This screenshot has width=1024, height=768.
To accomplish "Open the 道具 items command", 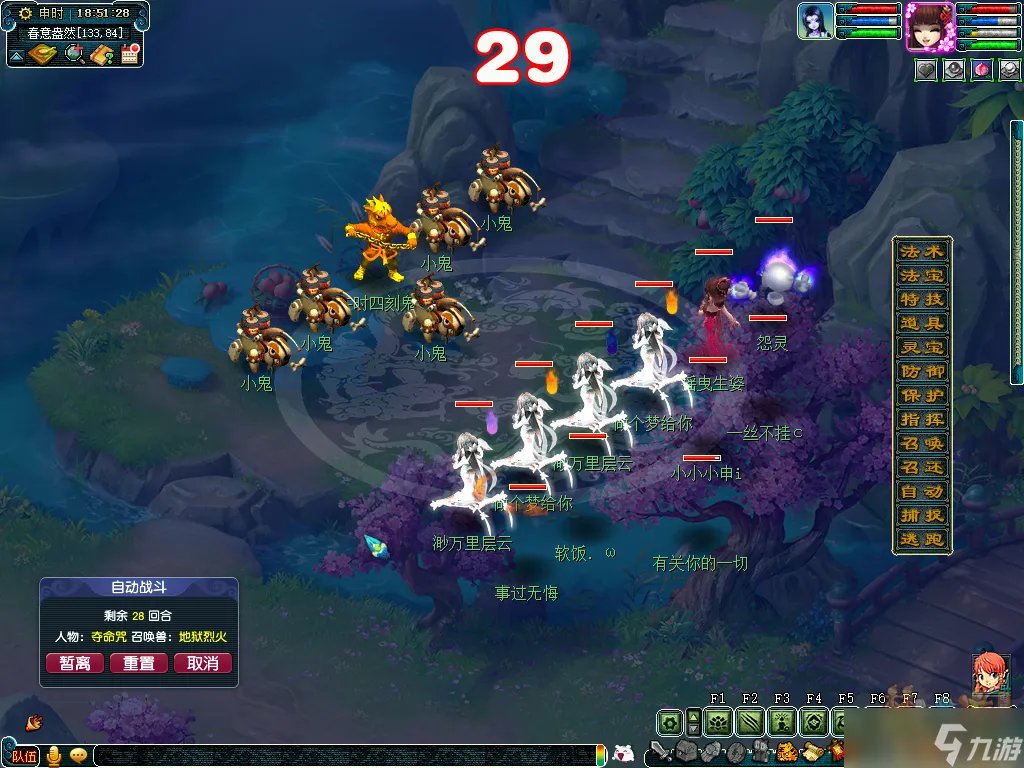I will tap(921, 323).
